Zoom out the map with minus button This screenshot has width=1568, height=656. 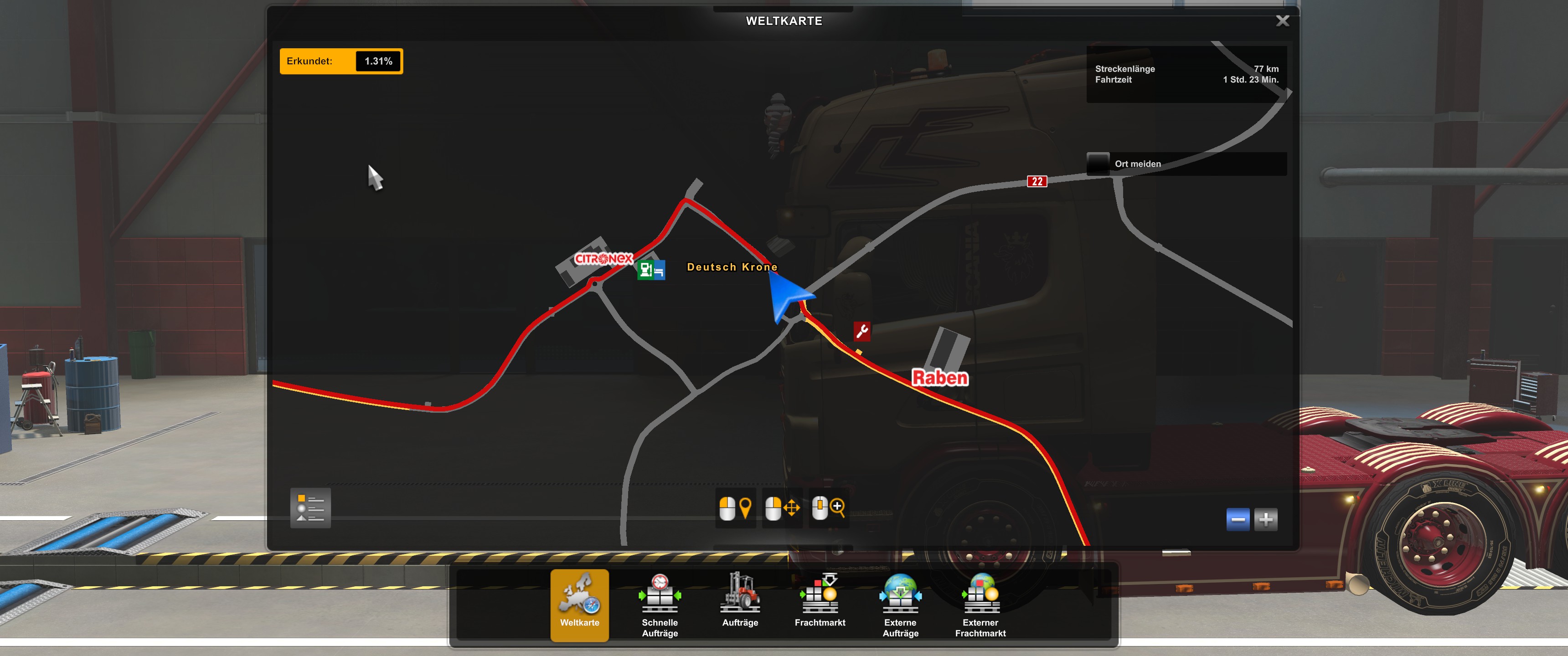[x=1238, y=520]
